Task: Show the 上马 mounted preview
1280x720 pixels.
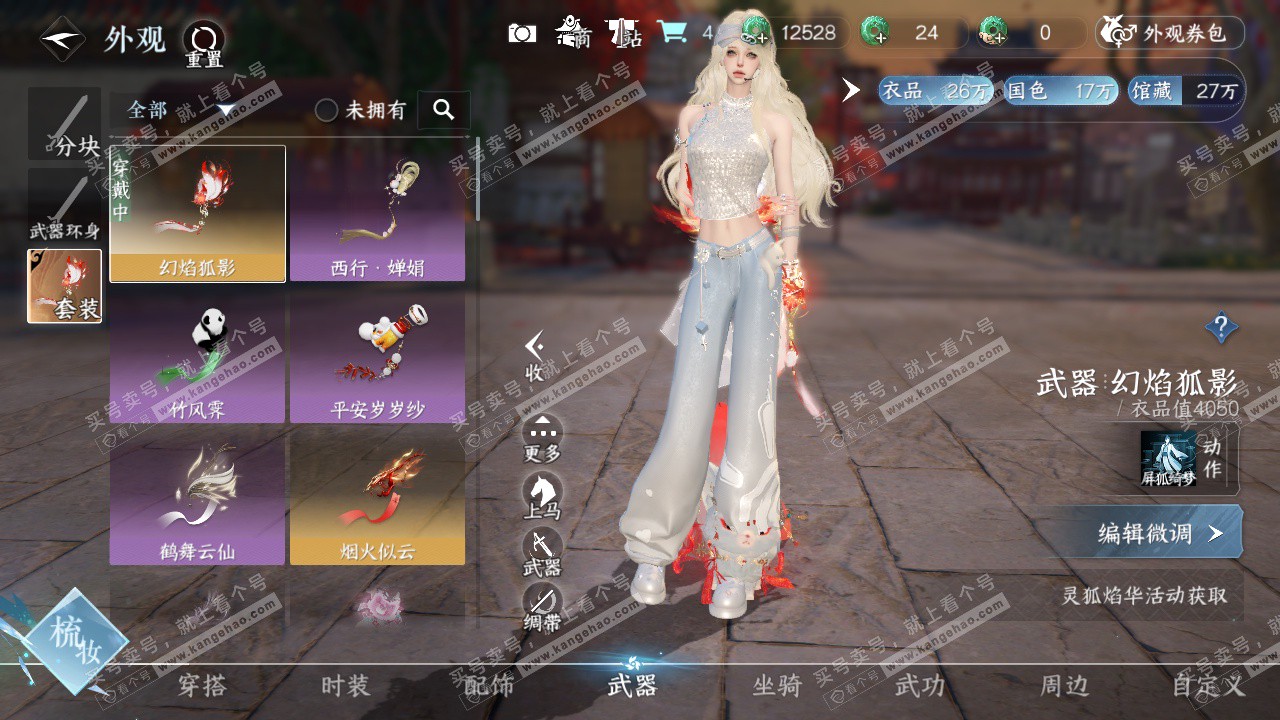Action: pyautogui.click(x=542, y=496)
